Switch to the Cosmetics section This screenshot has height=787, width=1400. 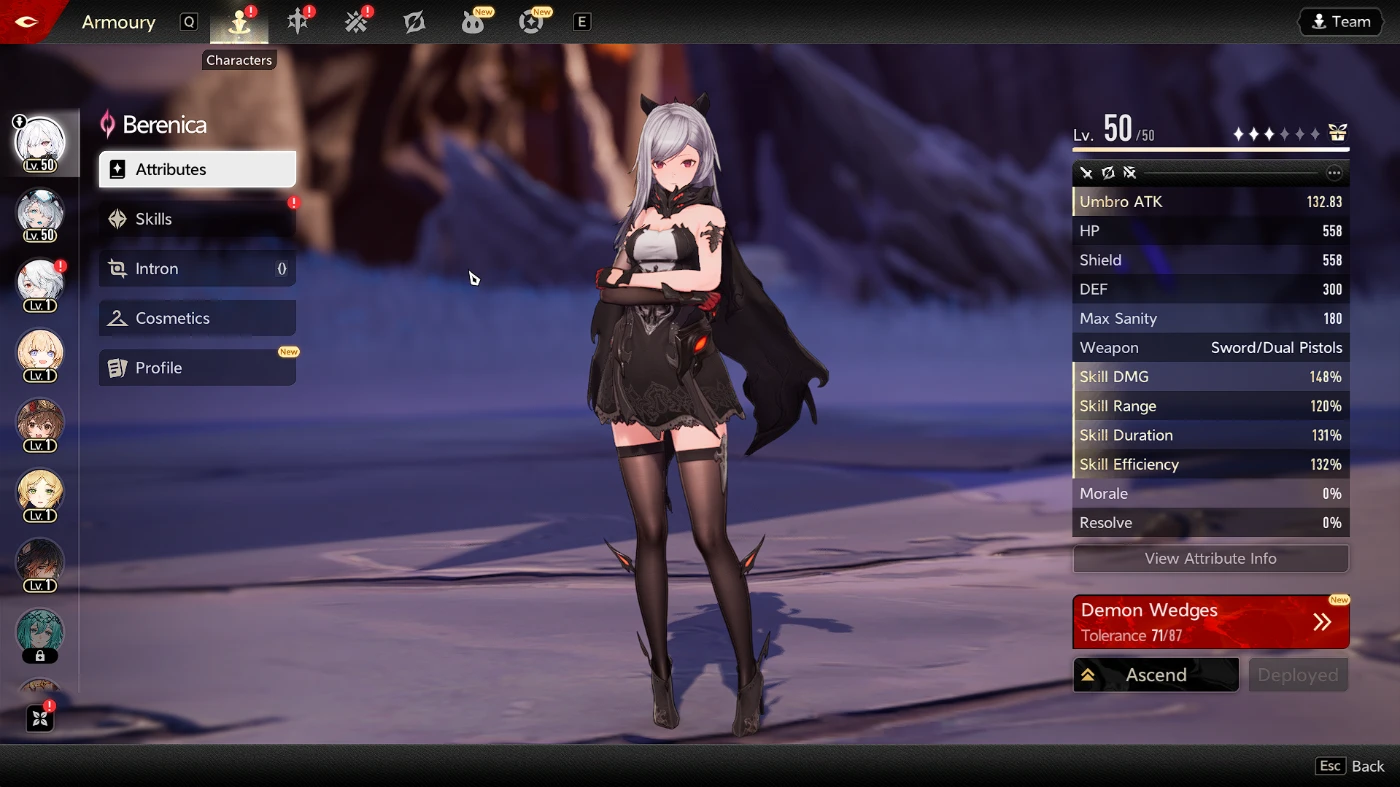pyautogui.click(x=197, y=318)
